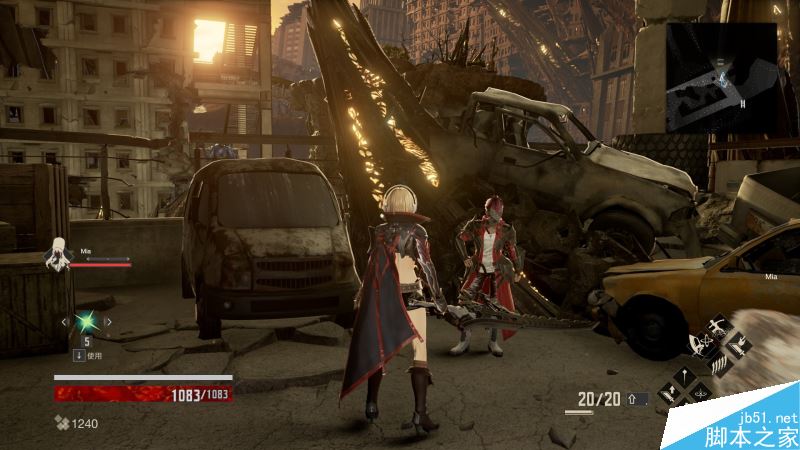Viewport: 800px width, 450px height.
Task: Cycle to the previous item with left arrow
Action: pos(64,322)
